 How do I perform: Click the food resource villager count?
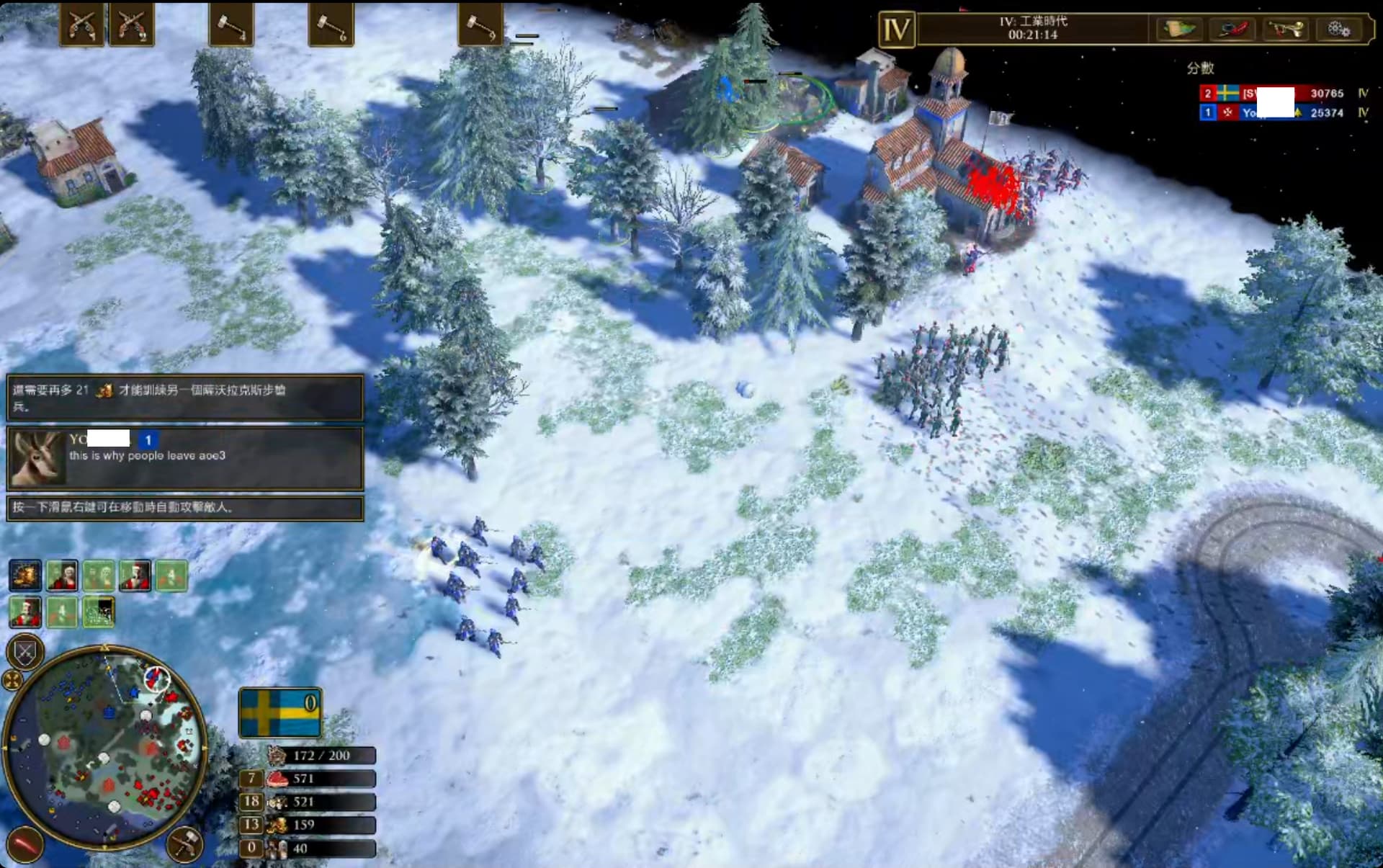point(251,779)
